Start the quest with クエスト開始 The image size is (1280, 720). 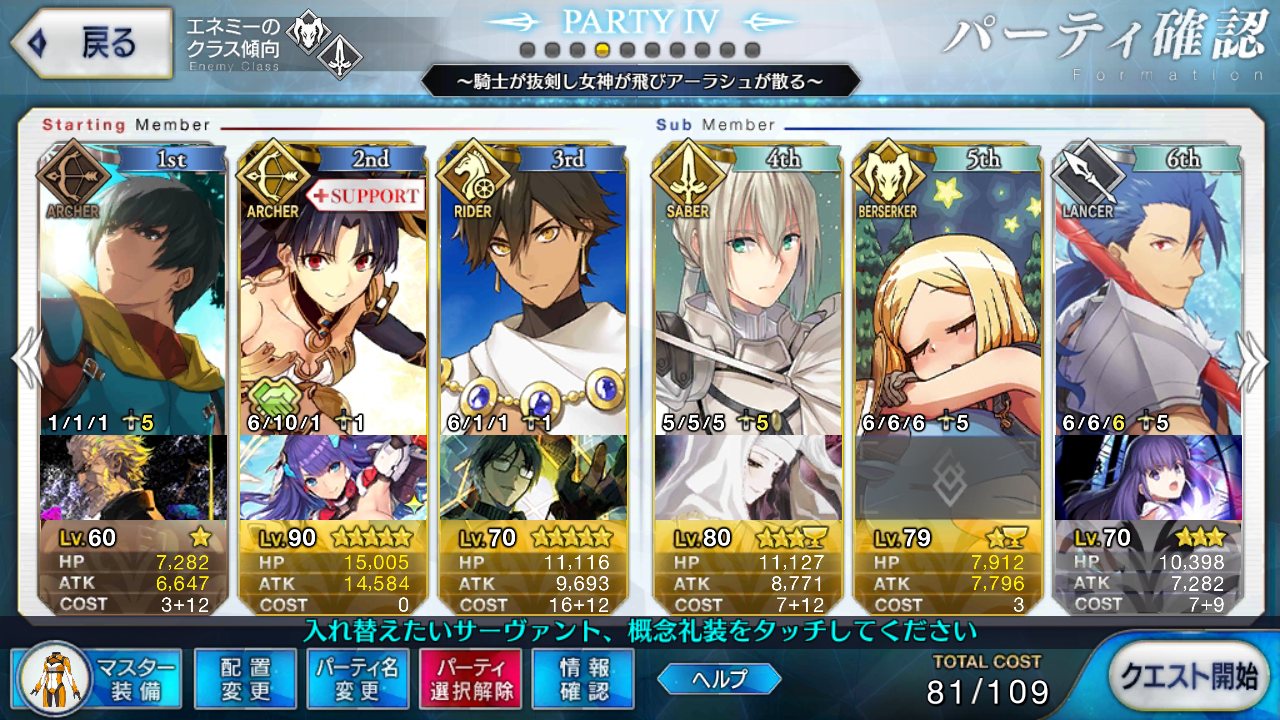(x=1186, y=676)
